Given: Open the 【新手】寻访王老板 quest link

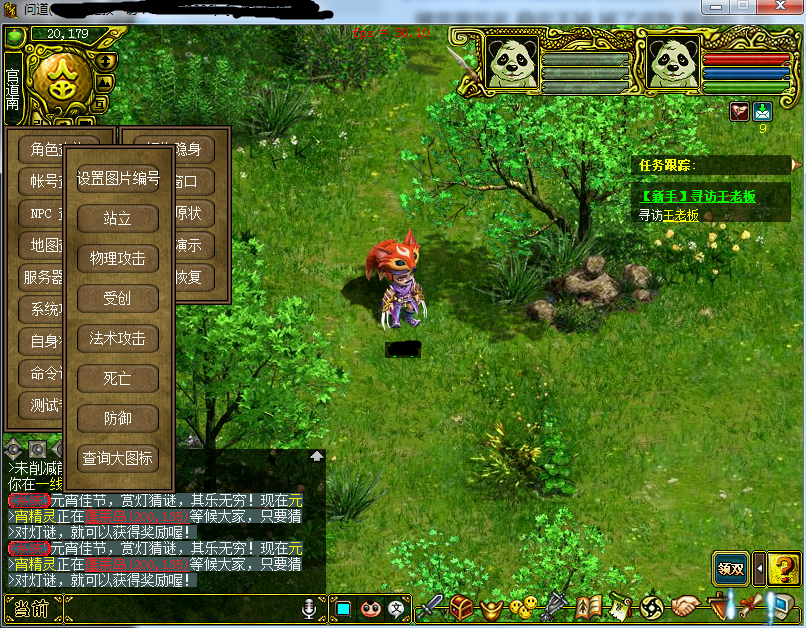Looking at the screenshot, I should click(698, 197).
